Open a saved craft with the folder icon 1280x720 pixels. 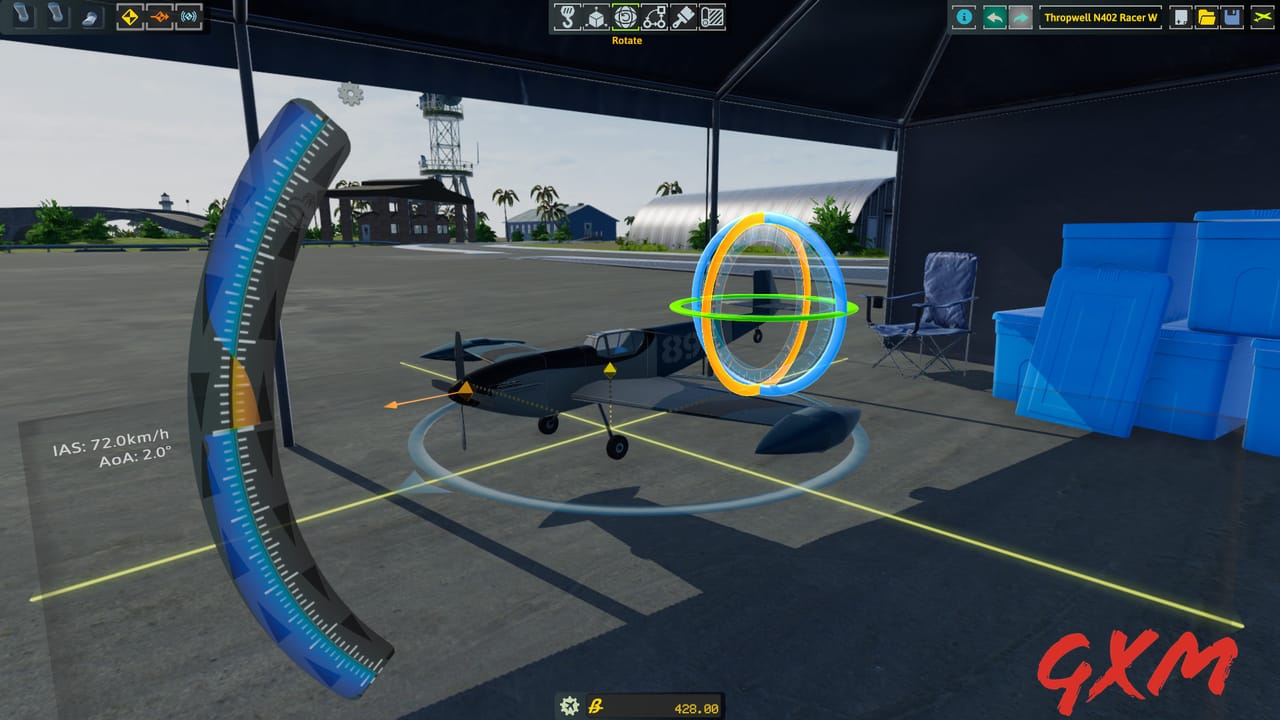tap(1207, 17)
